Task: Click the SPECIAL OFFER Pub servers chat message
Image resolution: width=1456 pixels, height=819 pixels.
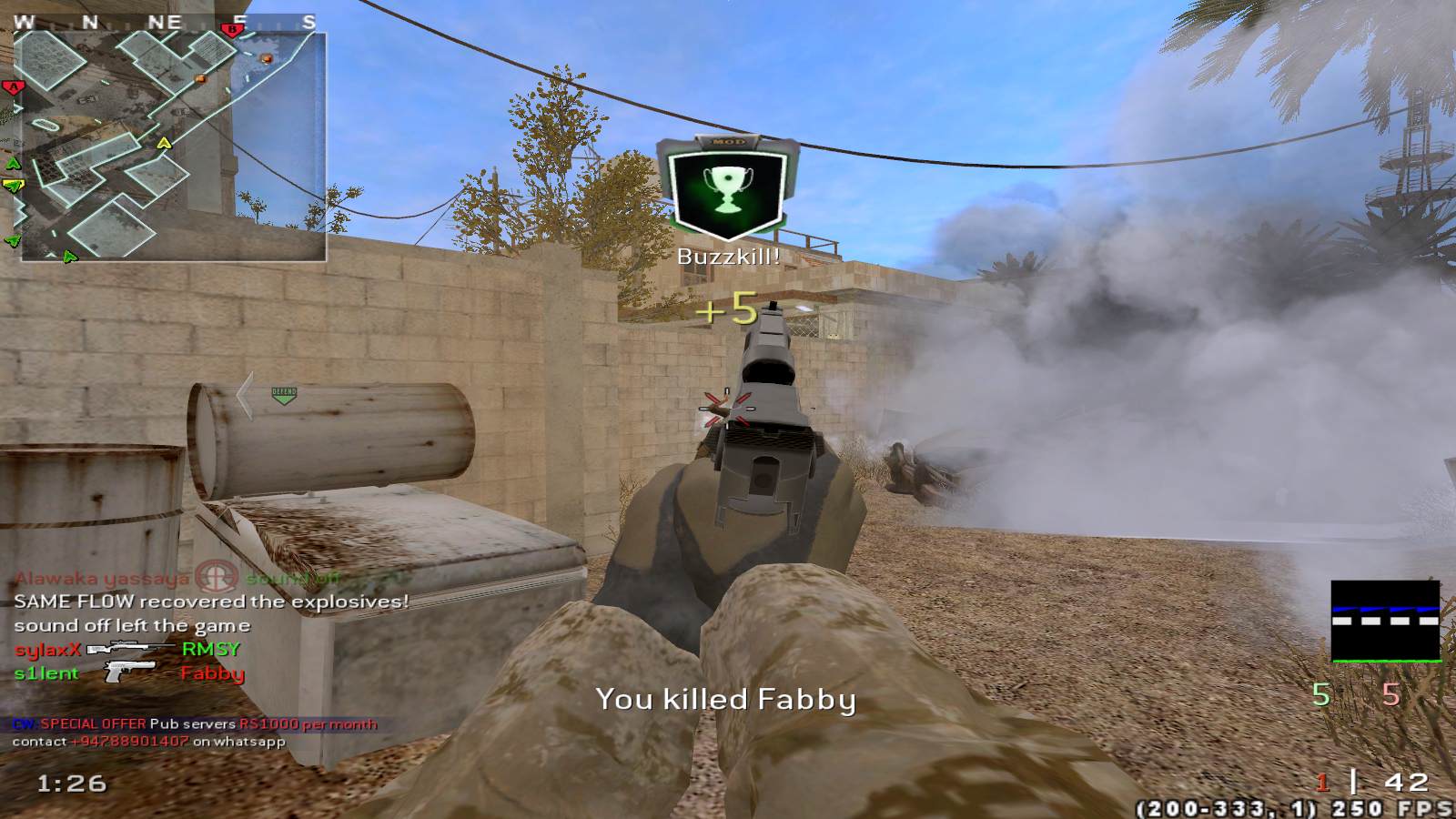Action: pyautogui.click(x=195, y=724)
